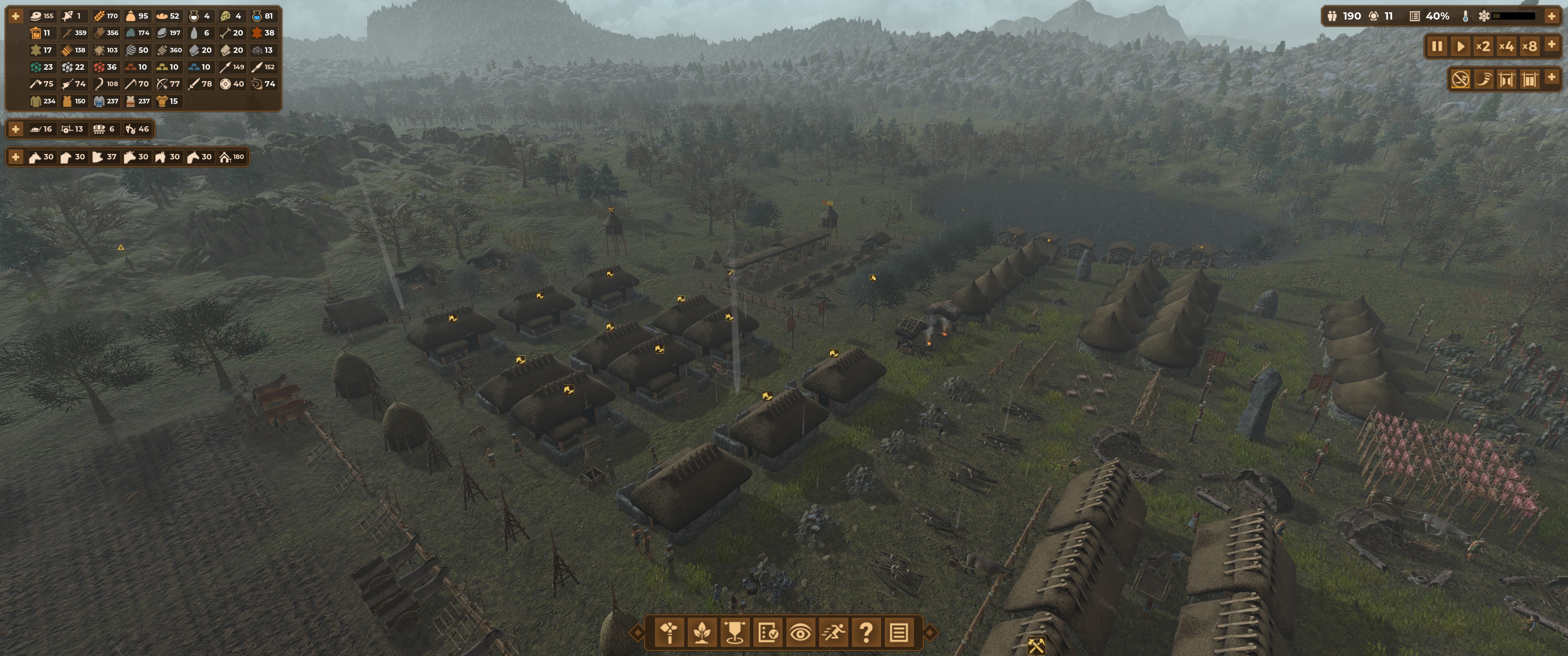The width and height of the screenshot is (1568, 656).
Task: Choose the x8 fast-forward speed
Action: click(1529, 46)
